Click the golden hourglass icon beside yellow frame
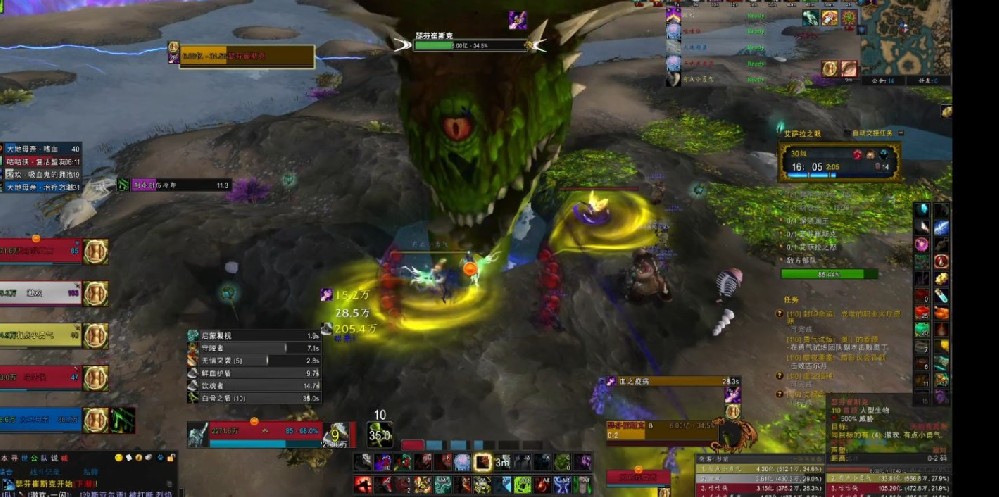This screenshot has height=497, width=999. 96,335
